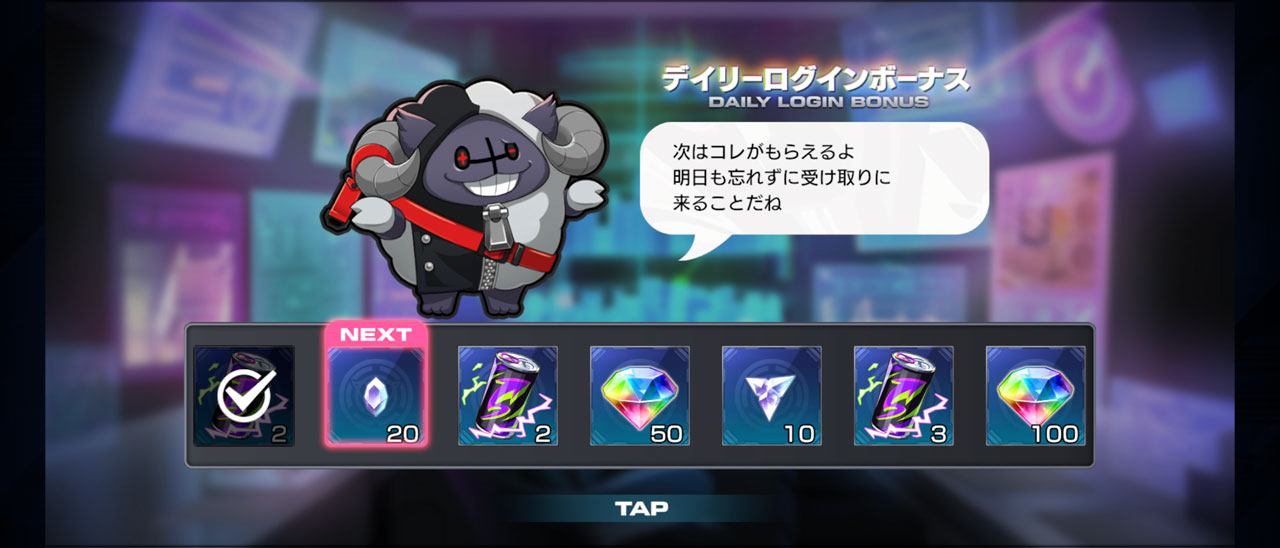Viewport: 1280px width, 548px height.
Task: Pick the rainbow gem reward showing 50
Action: tap(640, 396)
